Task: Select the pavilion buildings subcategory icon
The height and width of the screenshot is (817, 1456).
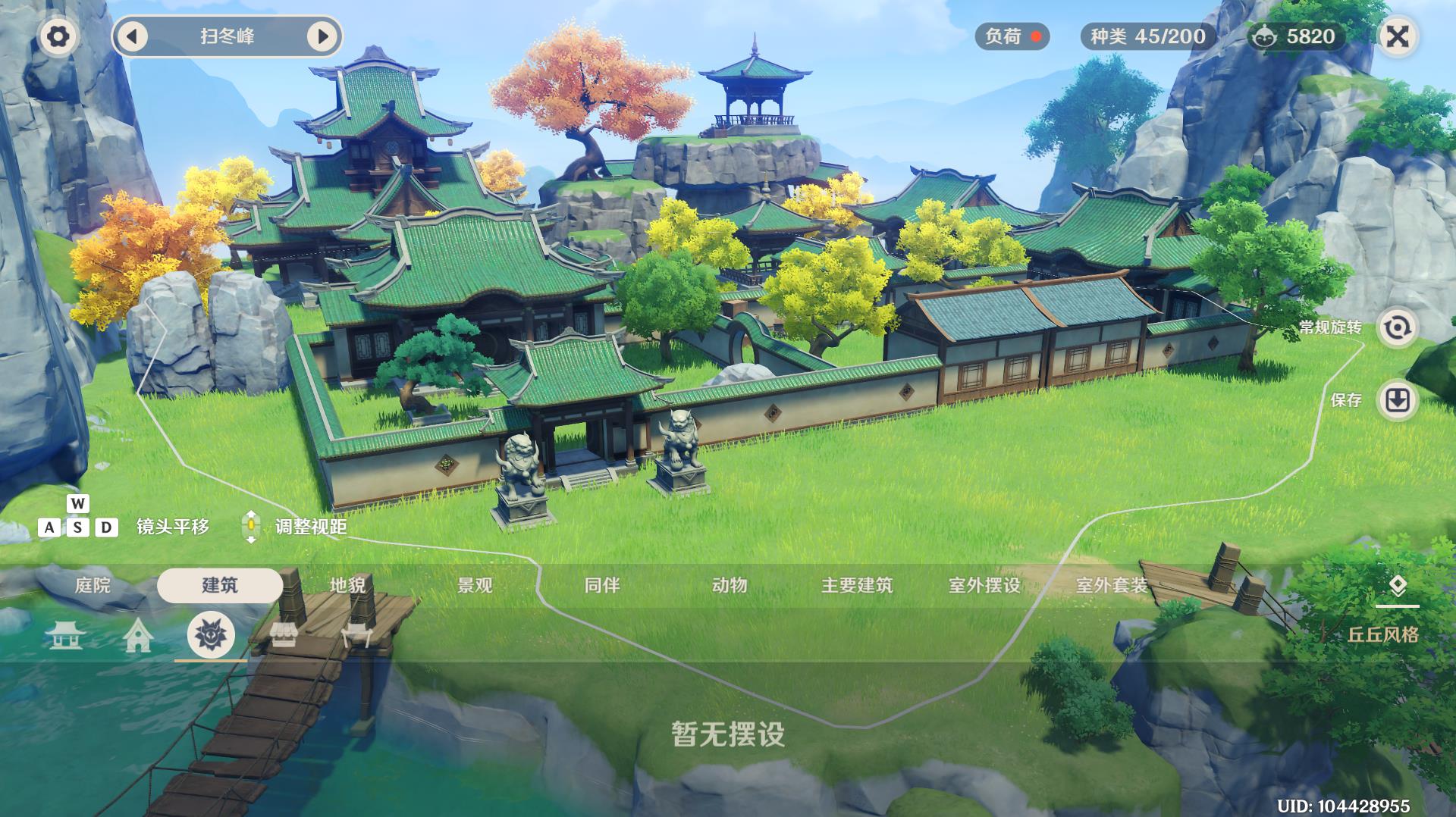Action: pos(67,637)
